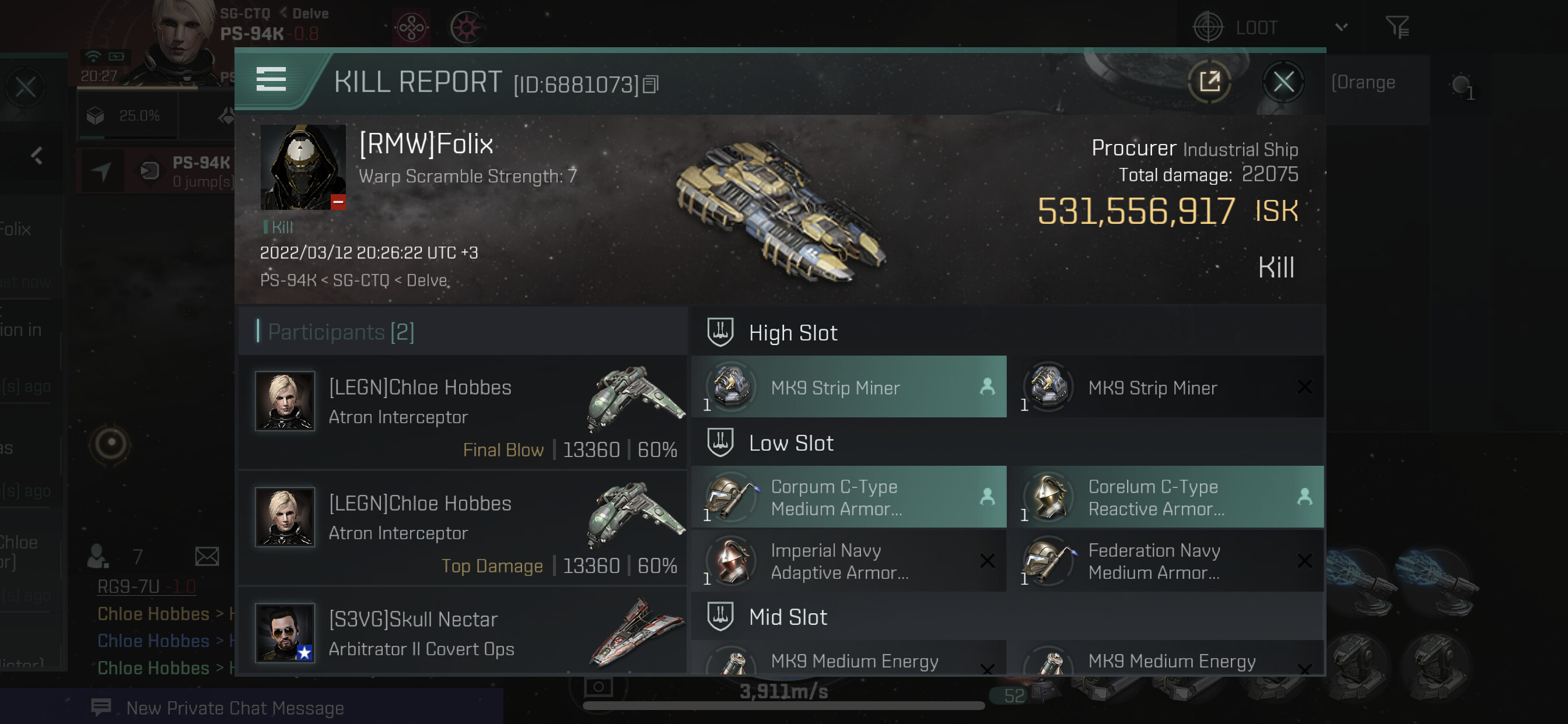Viewport: 1568px width, 724px height.
Task: Share the kill report externally
Action: (x=1209, y=82)
